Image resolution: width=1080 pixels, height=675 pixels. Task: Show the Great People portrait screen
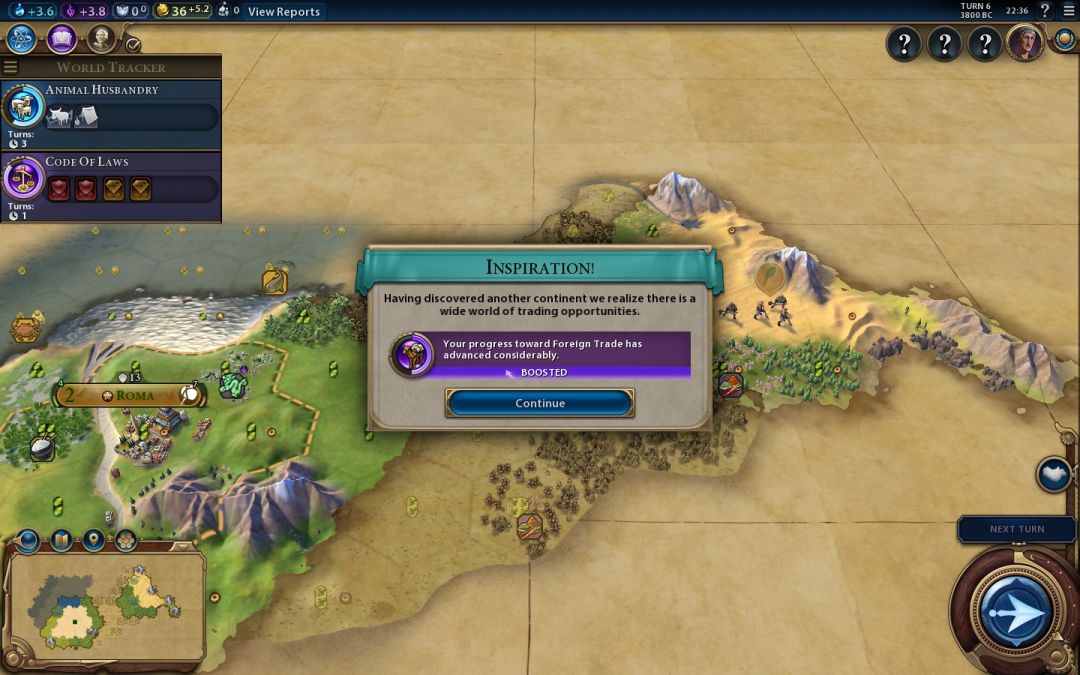coord(101,39)
